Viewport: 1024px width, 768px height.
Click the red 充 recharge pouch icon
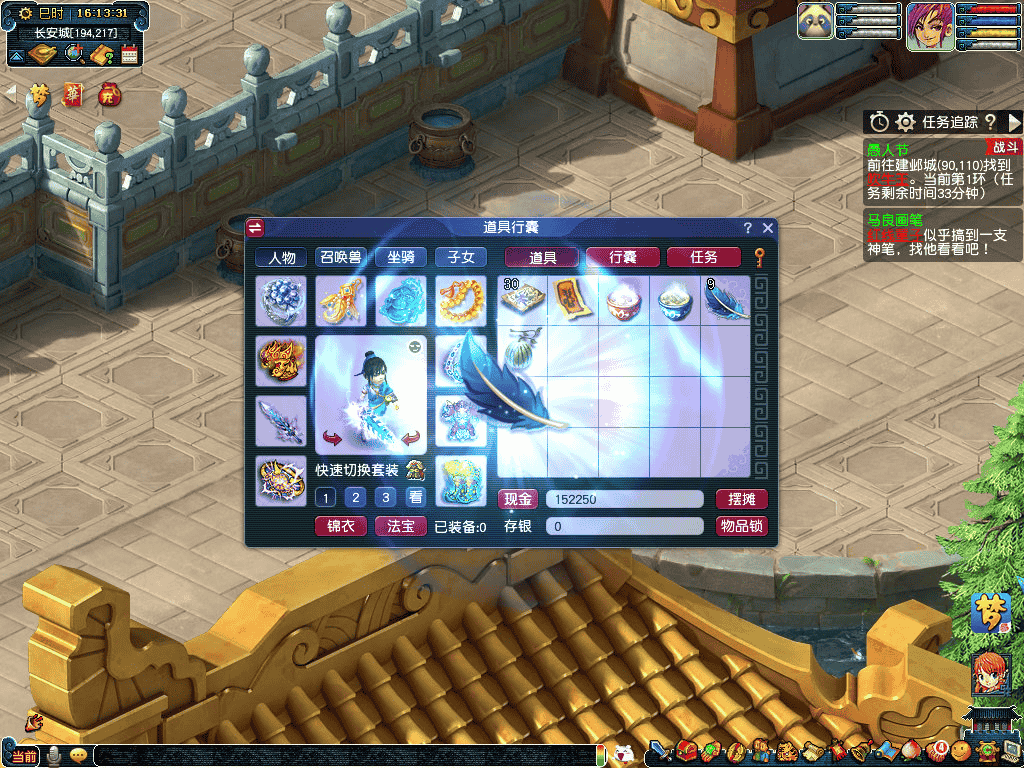tap(107, 95)
